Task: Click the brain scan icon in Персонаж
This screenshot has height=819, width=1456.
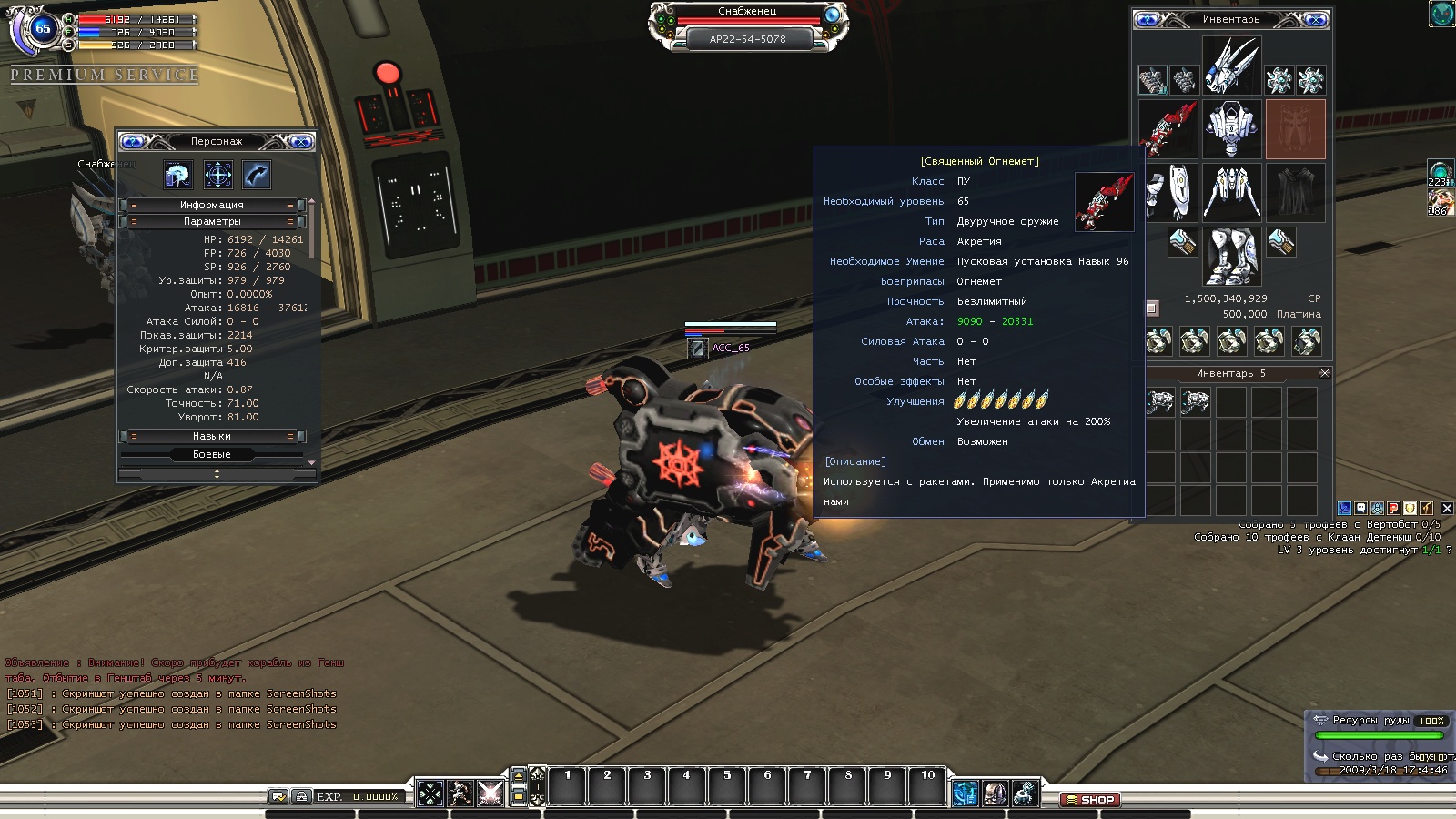Action: pyautogui.click(x=178, y=175)
